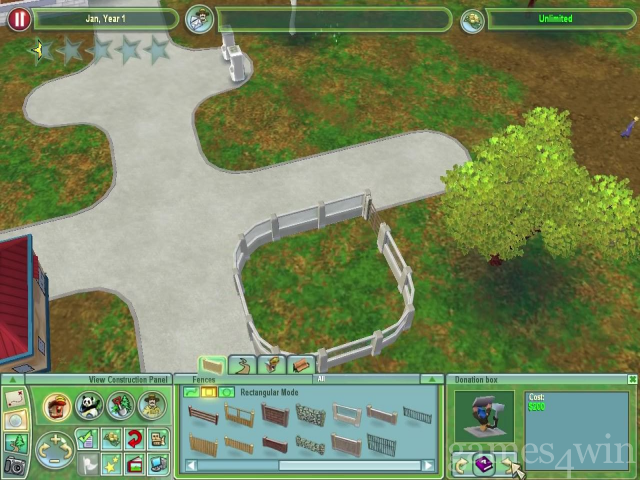The image size is (640, 480).
Task: Select Rectangular Mode fence placement
Action: click(x=208, y=393)
